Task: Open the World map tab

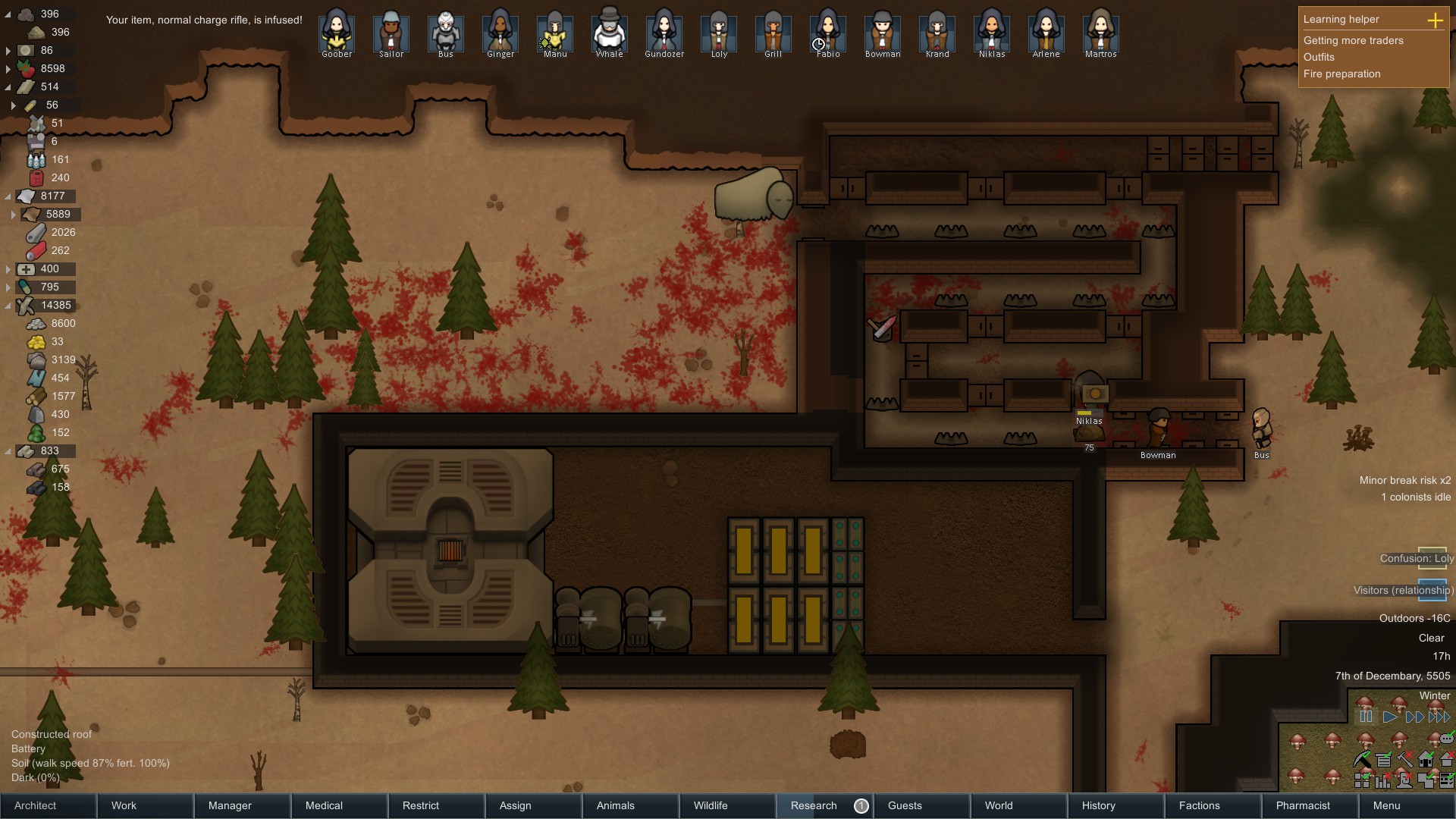Action: click(x=1018, y=805)
